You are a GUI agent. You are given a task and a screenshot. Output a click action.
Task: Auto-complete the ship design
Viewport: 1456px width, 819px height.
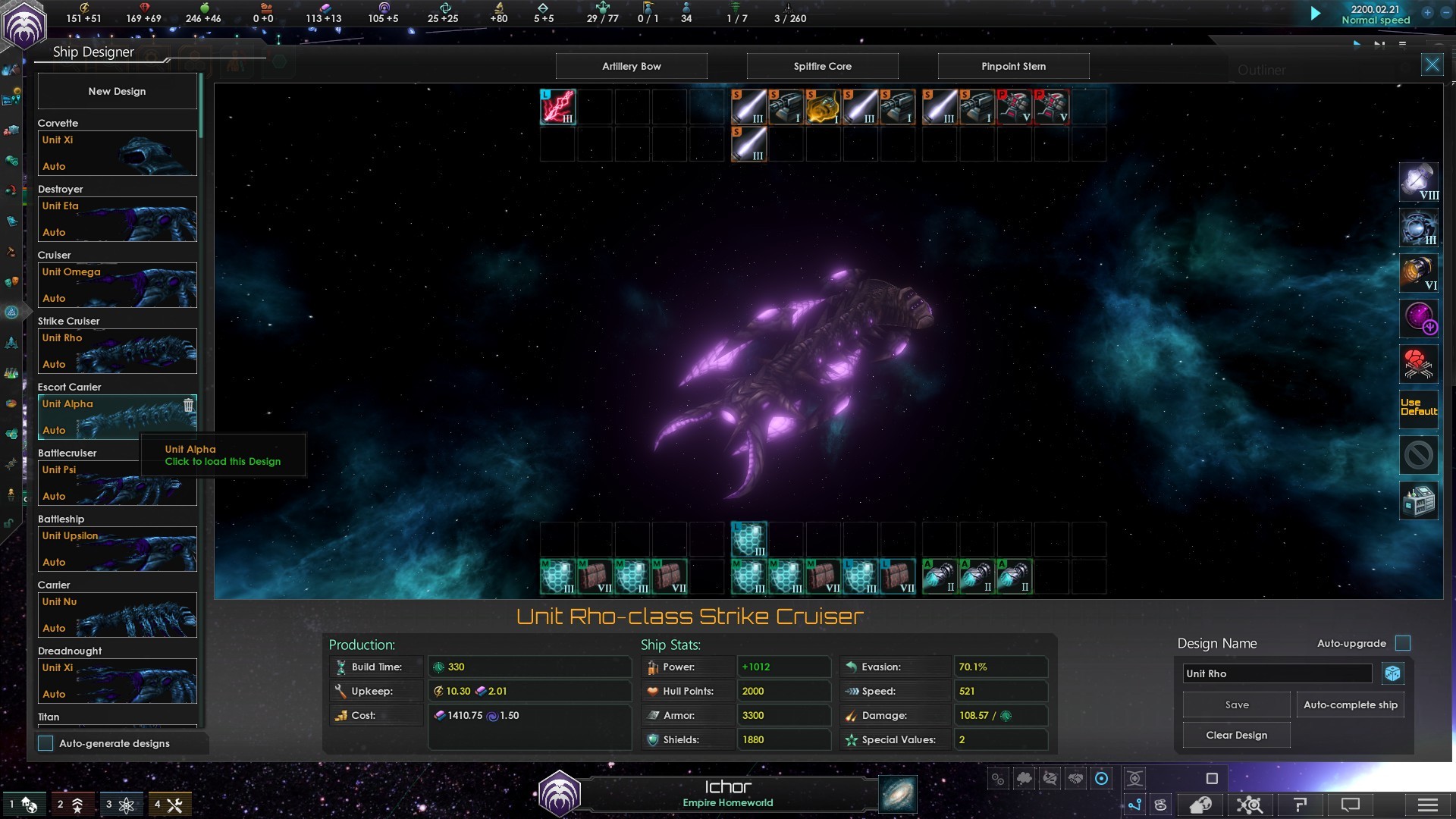point(1350,704)
